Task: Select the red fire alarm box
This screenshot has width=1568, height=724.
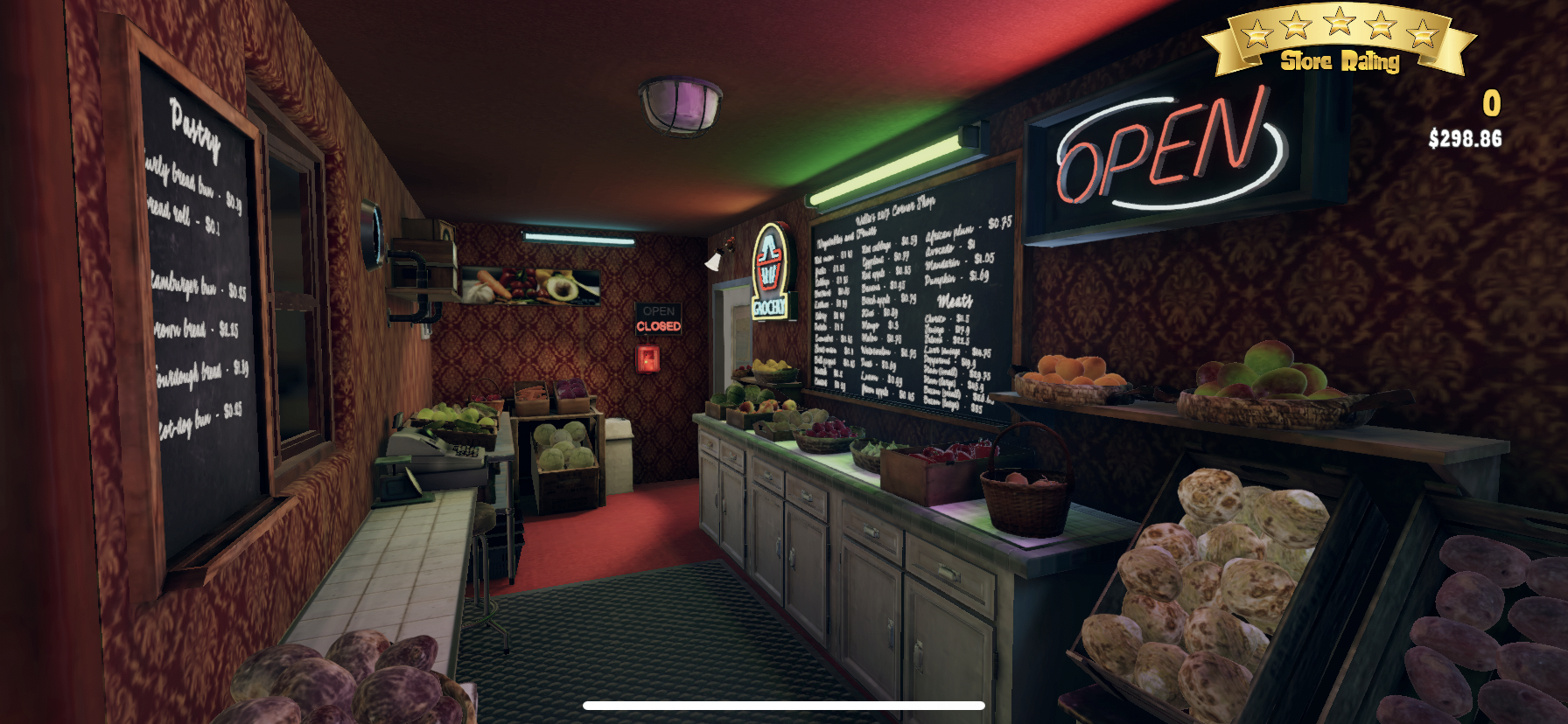Action: pos(647,357)
